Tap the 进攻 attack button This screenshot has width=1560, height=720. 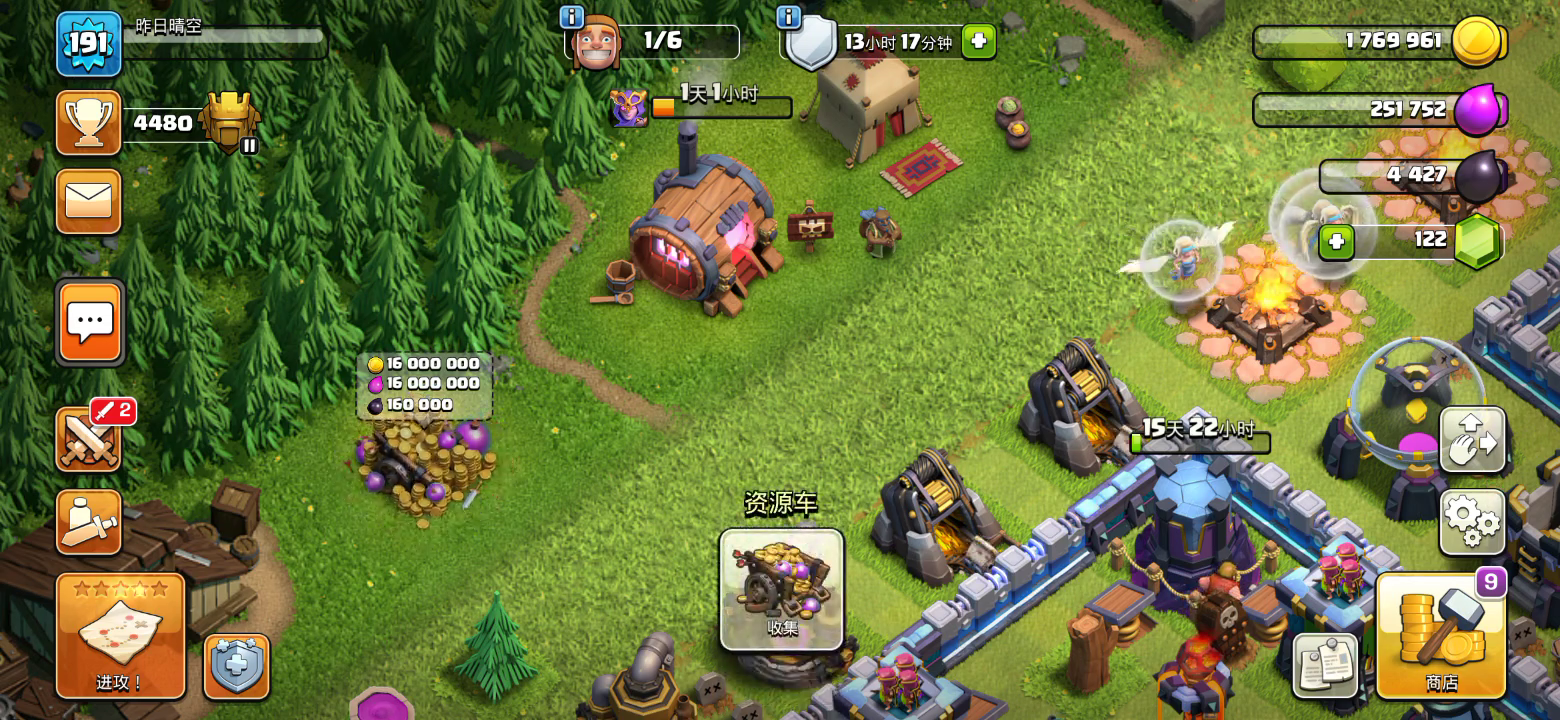point(120,635)
